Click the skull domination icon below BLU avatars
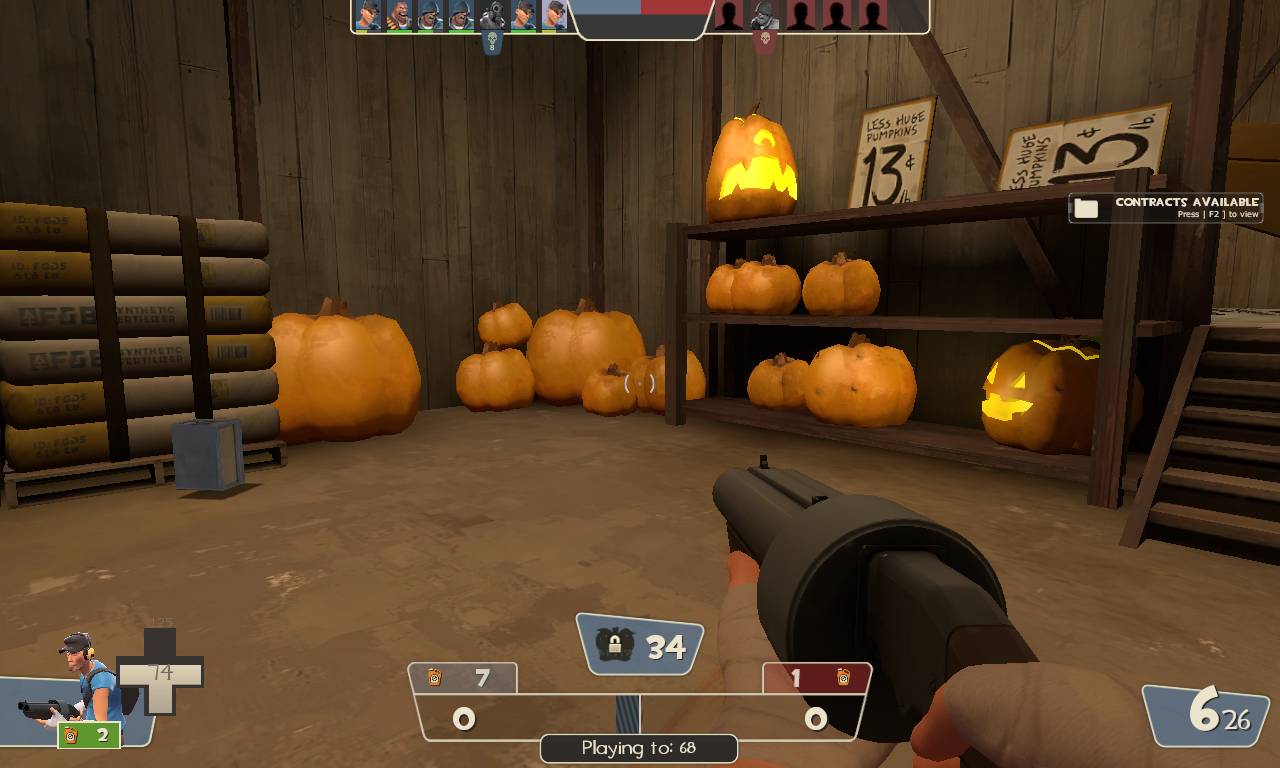This screenshot has height=768, width=1280. pos(492,40)
